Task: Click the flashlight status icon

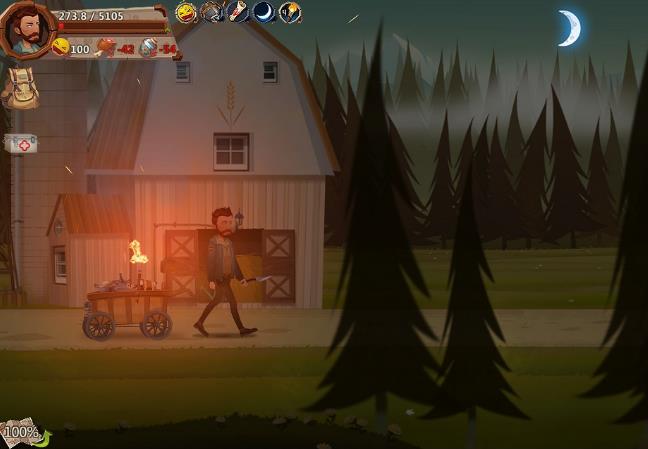Action: tap(238, 12)
